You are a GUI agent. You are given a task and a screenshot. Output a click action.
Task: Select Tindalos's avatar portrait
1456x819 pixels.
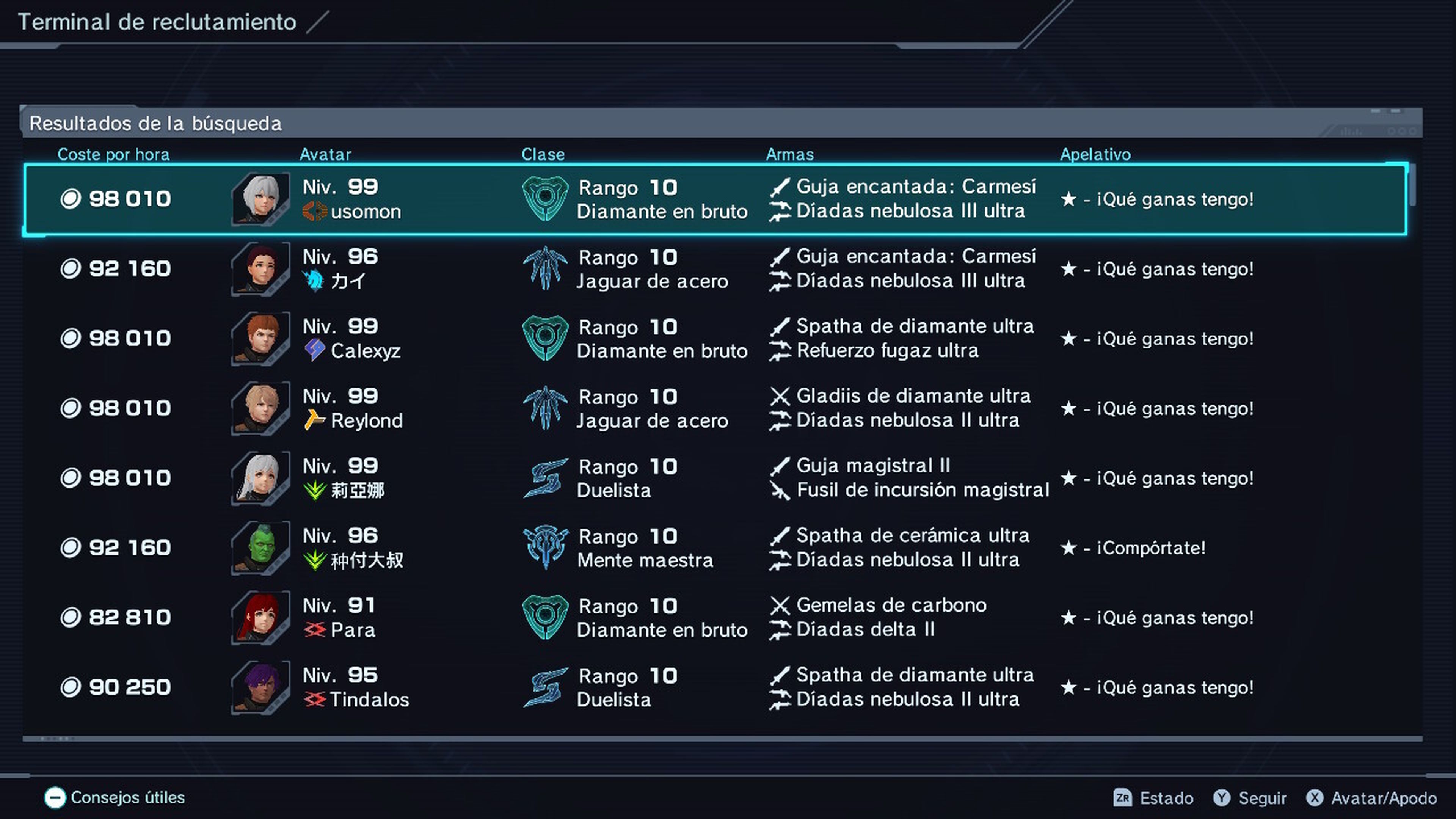pyautogui.click(x=259, y=686)
